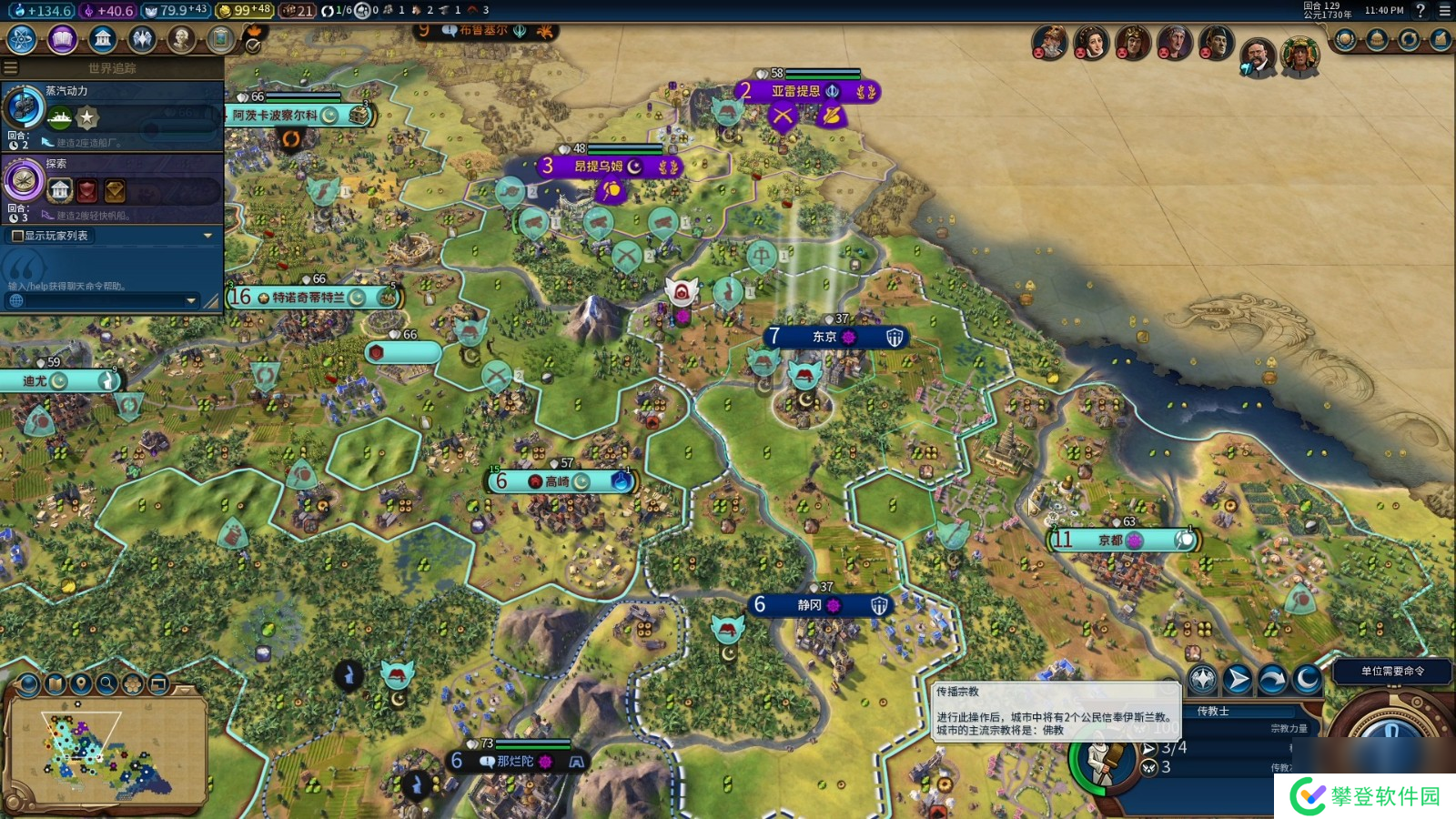Open the government panel building icon
1456x819 pixels.
coord(103,39)
